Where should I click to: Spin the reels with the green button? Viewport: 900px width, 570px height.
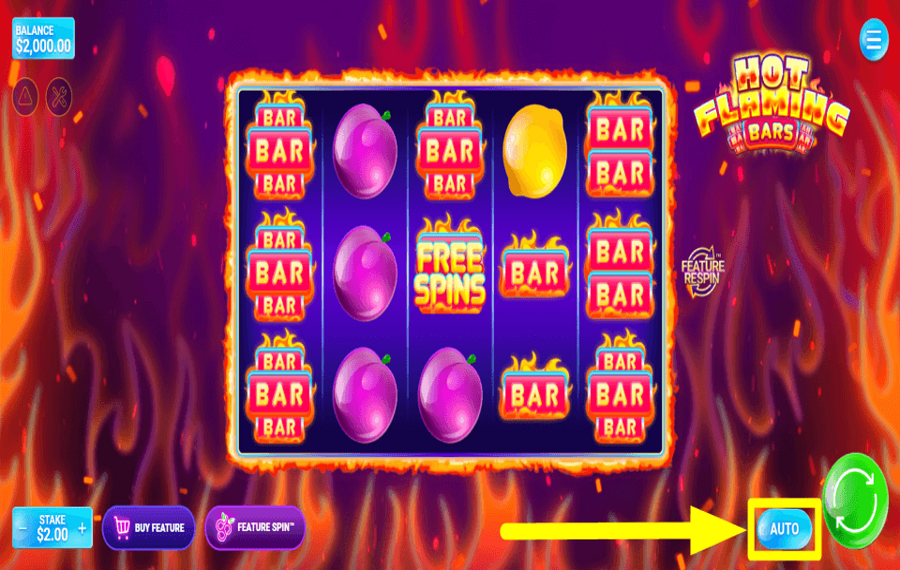pyautogui.click(x=855, y=500)
